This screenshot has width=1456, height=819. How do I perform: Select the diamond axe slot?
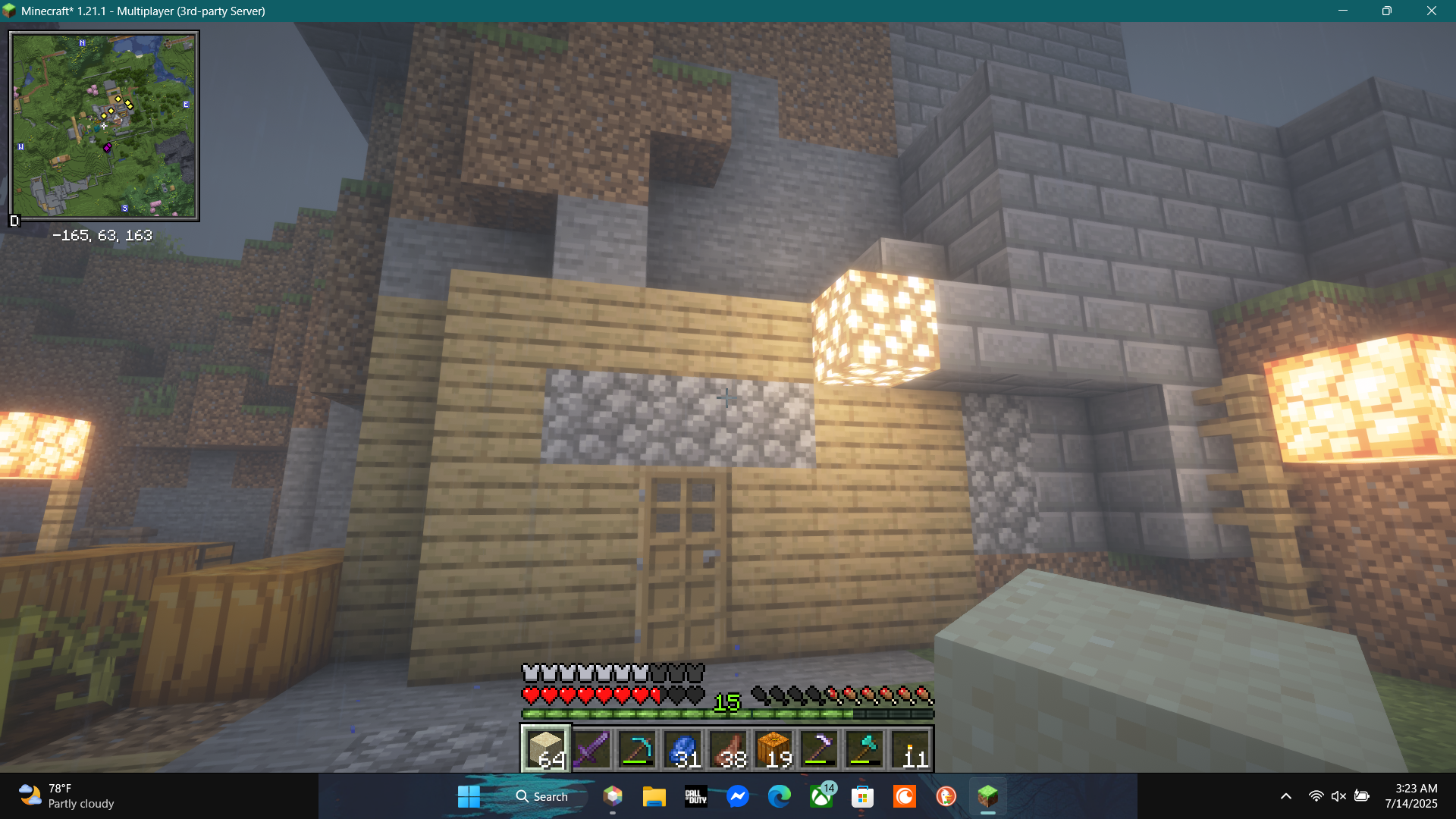click(864, 748)
